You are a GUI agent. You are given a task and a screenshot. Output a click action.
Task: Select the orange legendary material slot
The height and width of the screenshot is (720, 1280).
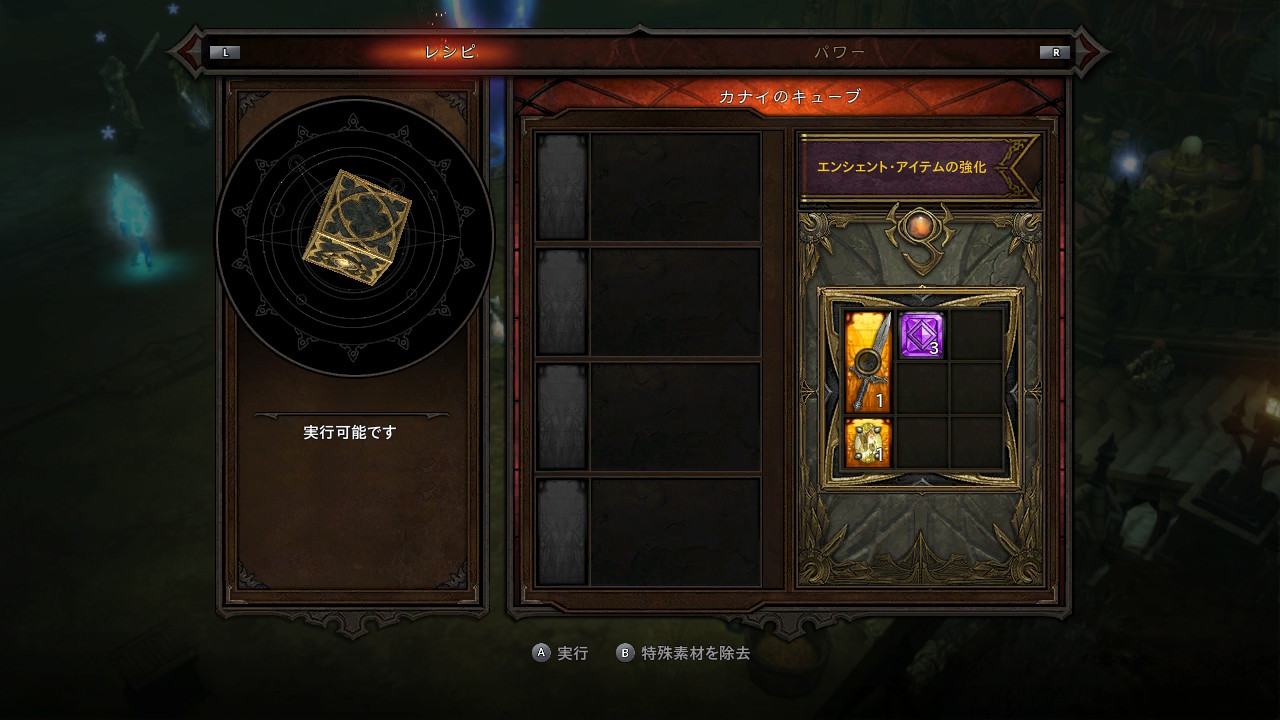(x=867, y=443)
